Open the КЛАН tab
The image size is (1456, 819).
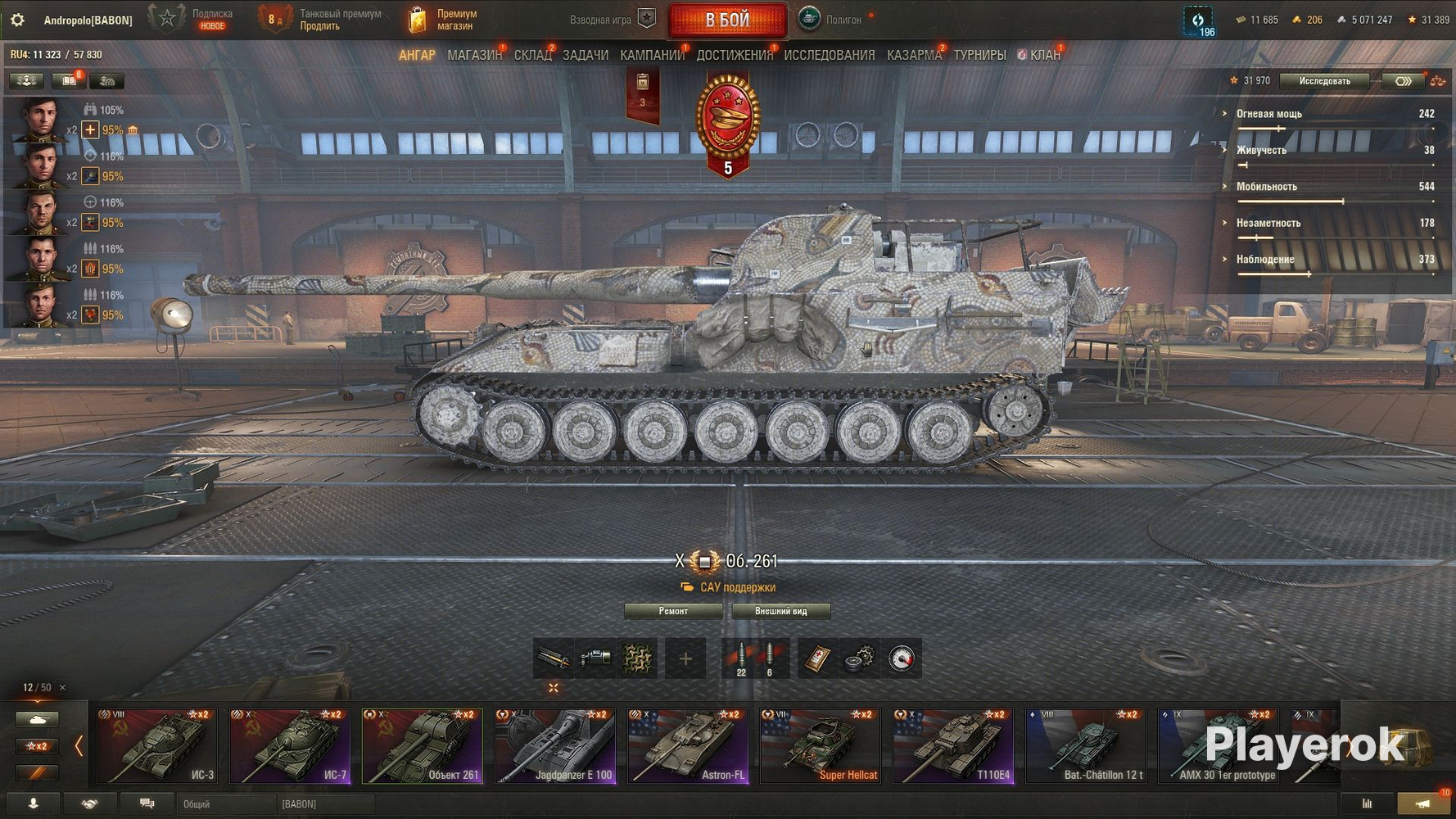coord(1044,55)
